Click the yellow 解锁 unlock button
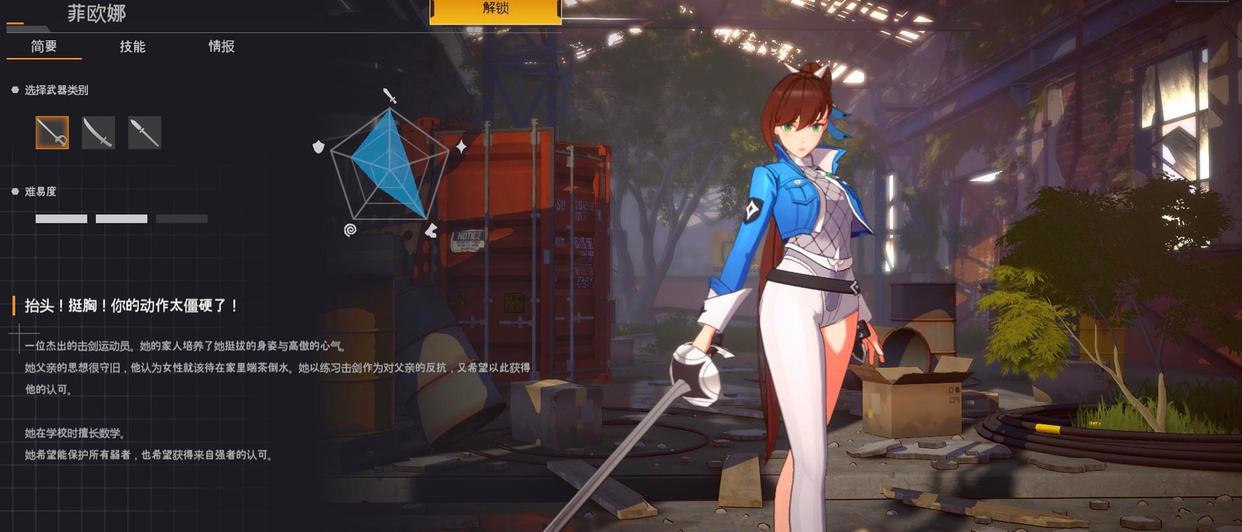The image size is (1242, 532). (495, 10)
